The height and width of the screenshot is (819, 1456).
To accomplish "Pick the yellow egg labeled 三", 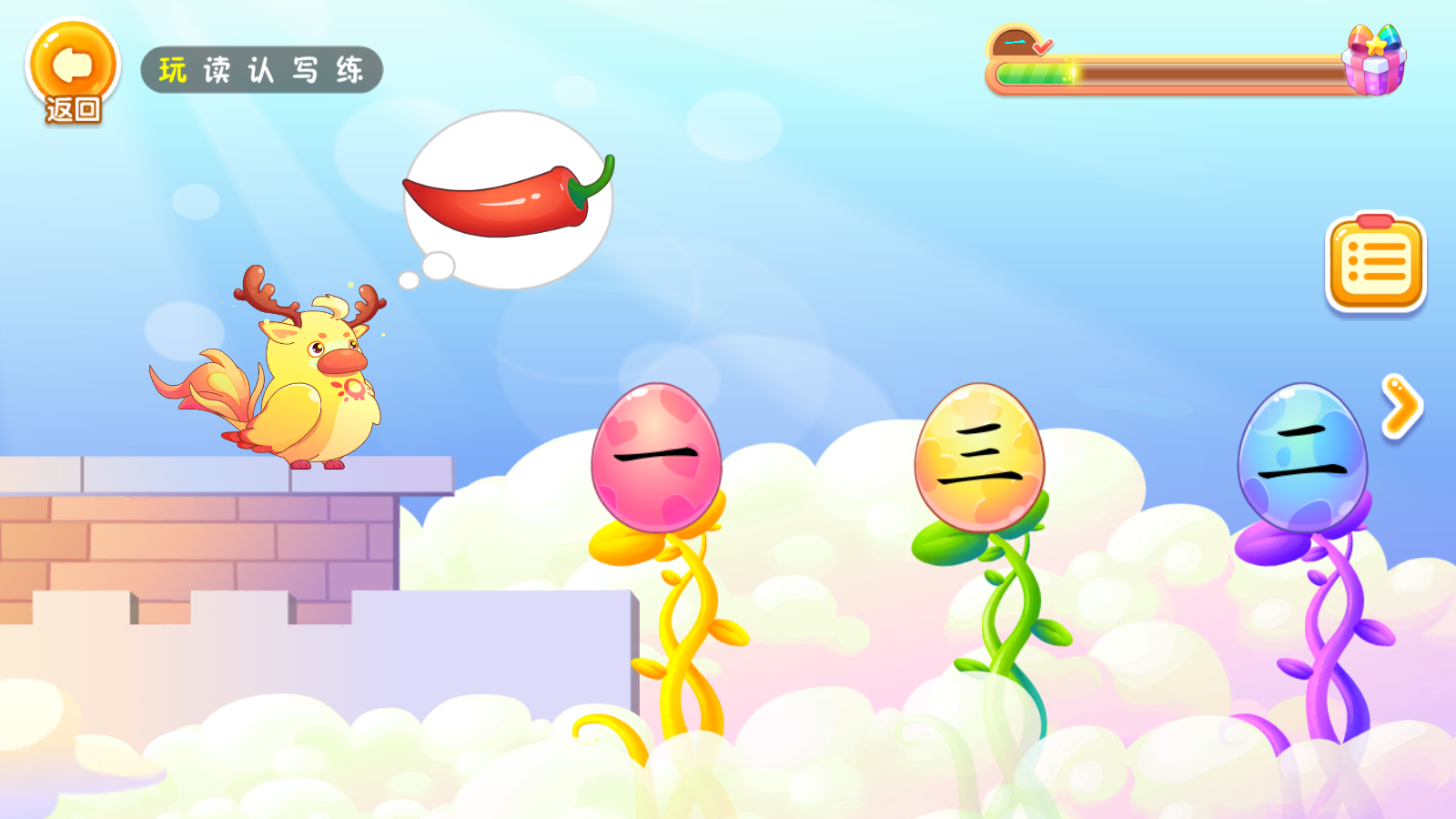I will (979, 457).
